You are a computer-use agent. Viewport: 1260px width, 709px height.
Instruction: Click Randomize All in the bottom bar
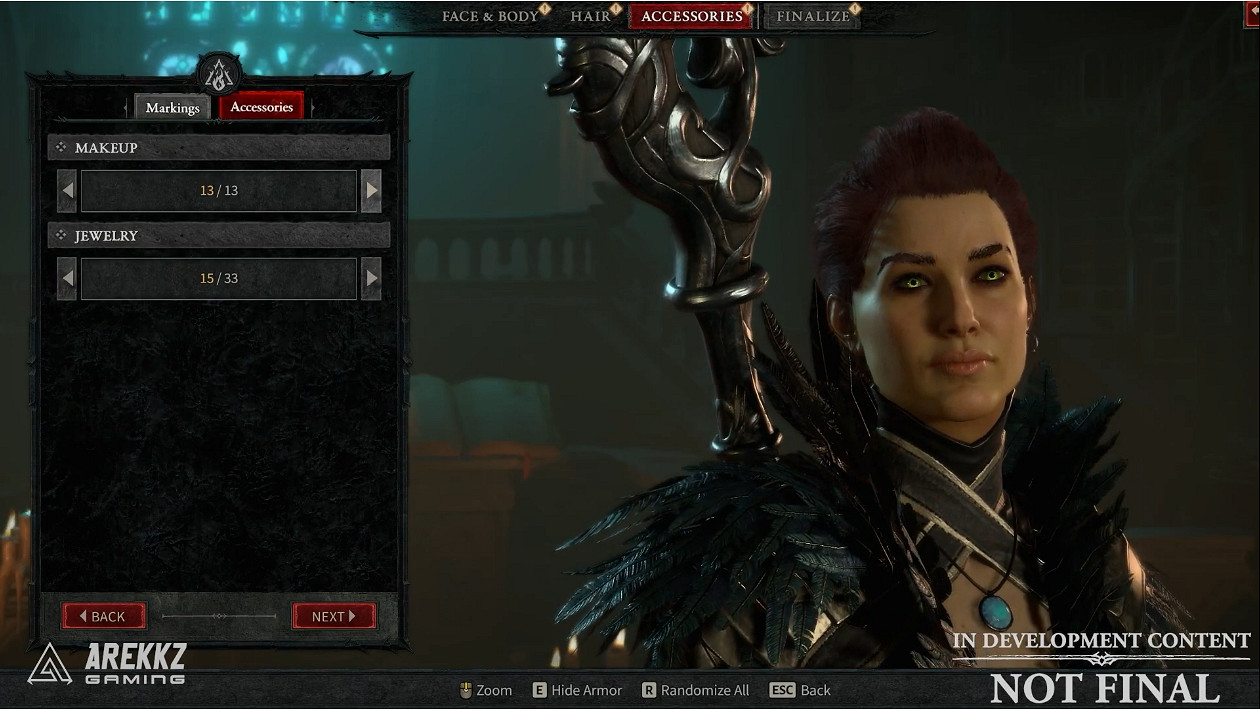[695, 690]
